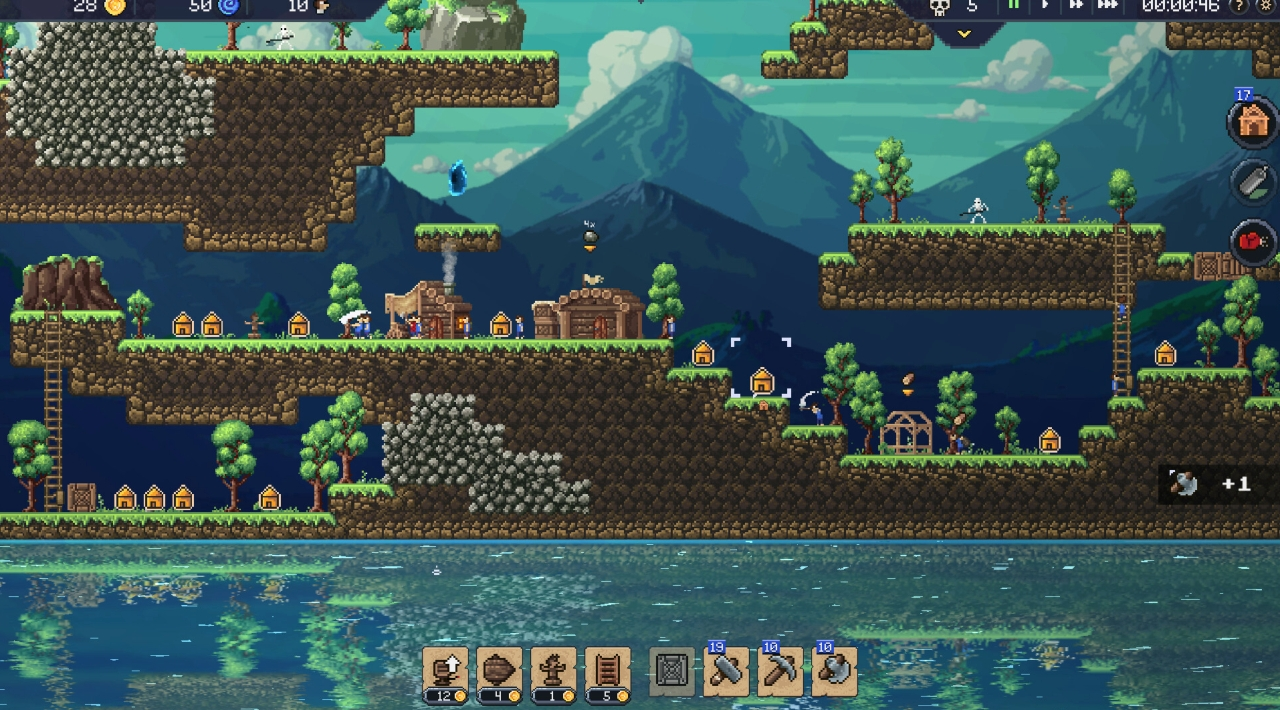
Task: Switch to triple fast-forward speed
Action: (1108, 5)
